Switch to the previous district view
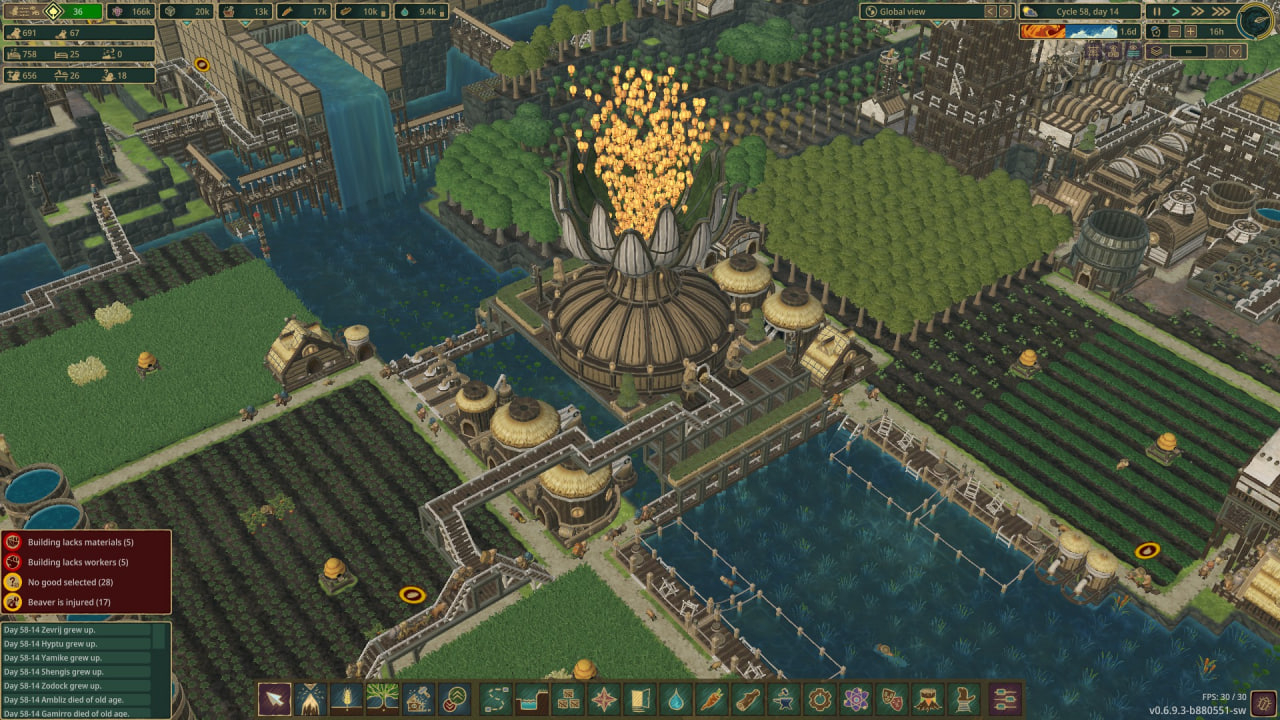Viewport: 1280px width, 720px height. tap(990, 11)
